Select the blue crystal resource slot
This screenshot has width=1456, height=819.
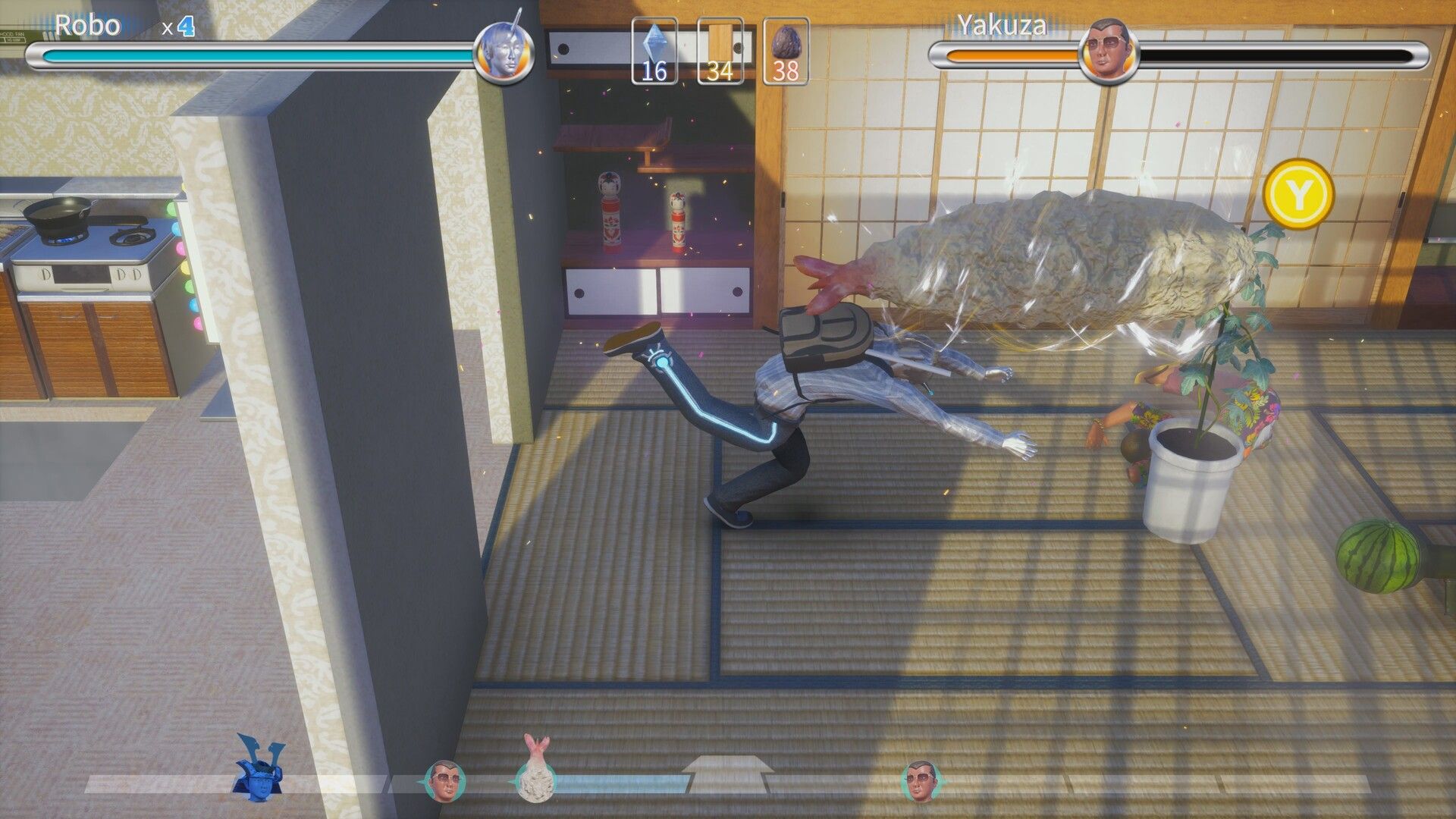(654, 50)
